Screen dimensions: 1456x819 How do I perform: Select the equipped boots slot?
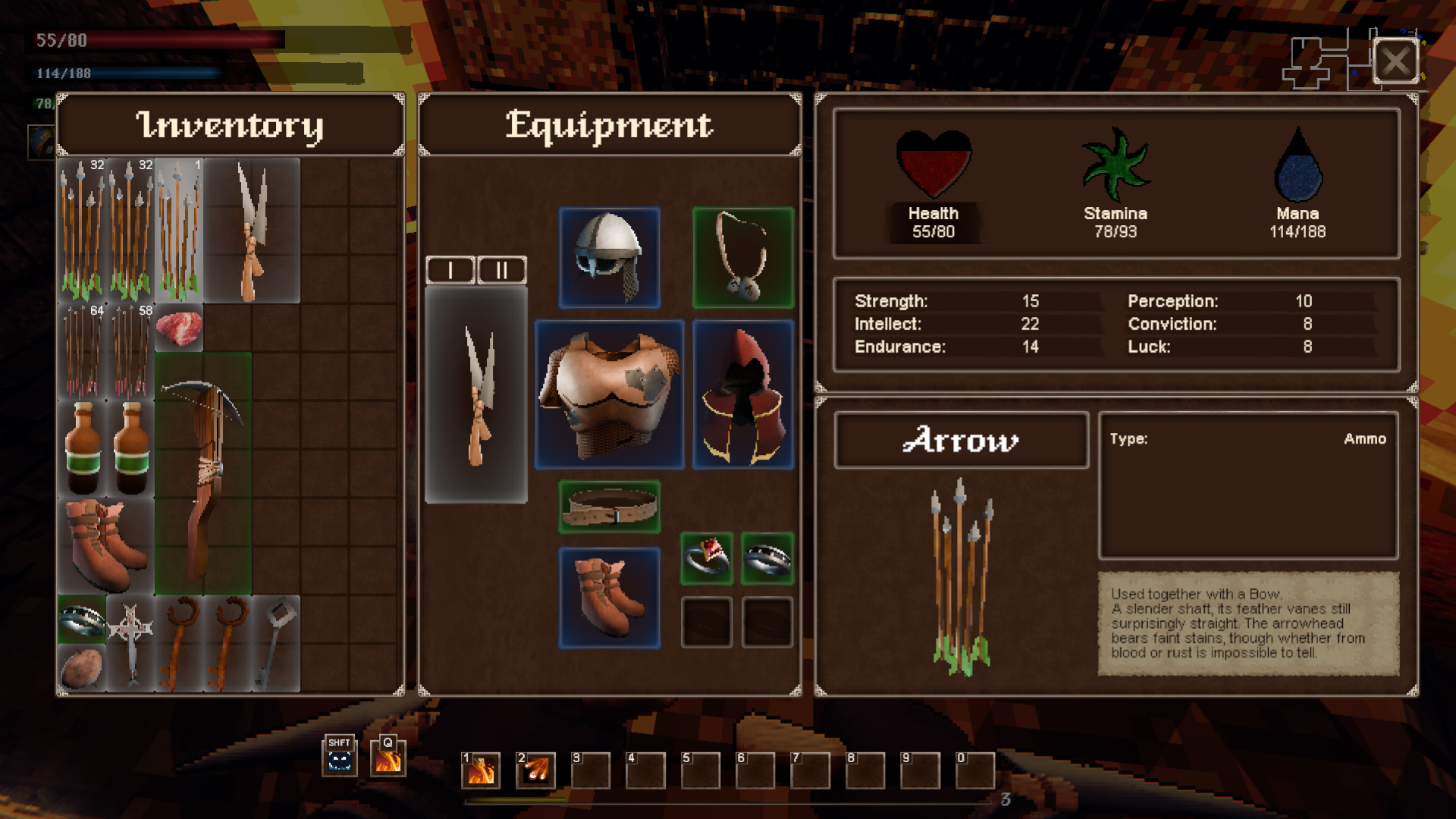609,598
